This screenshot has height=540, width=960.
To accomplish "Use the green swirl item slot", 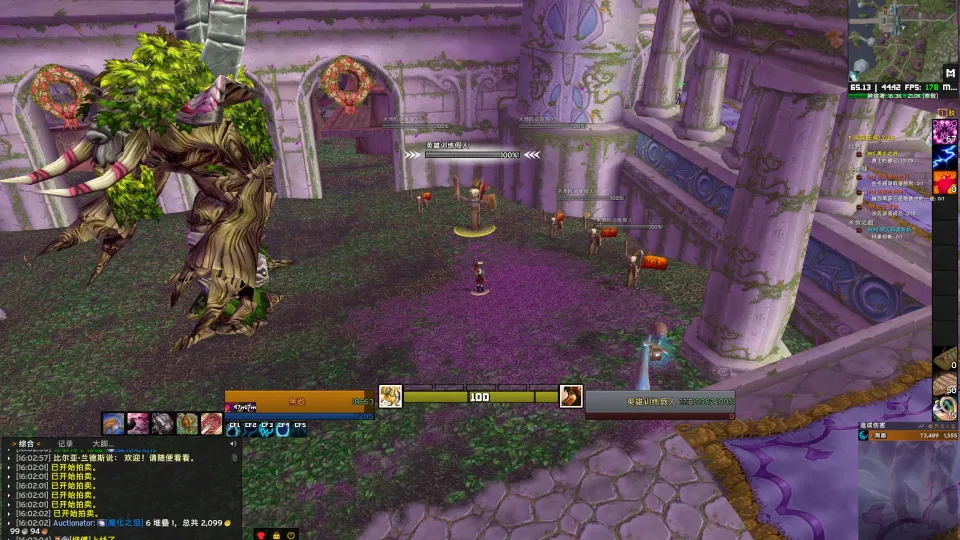I will (945, 408).
